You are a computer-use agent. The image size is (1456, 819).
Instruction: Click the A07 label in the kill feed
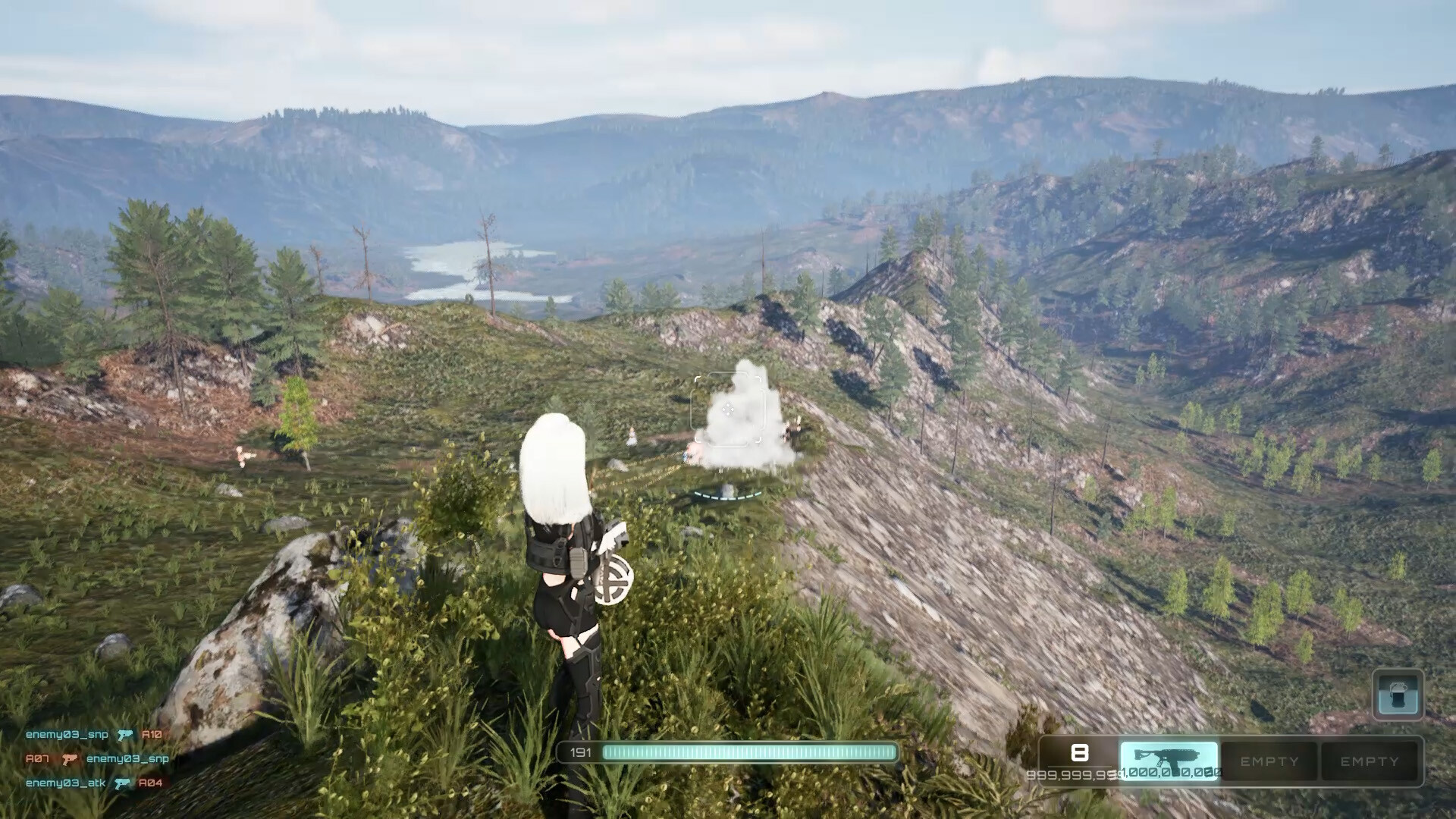click(38, 759)
